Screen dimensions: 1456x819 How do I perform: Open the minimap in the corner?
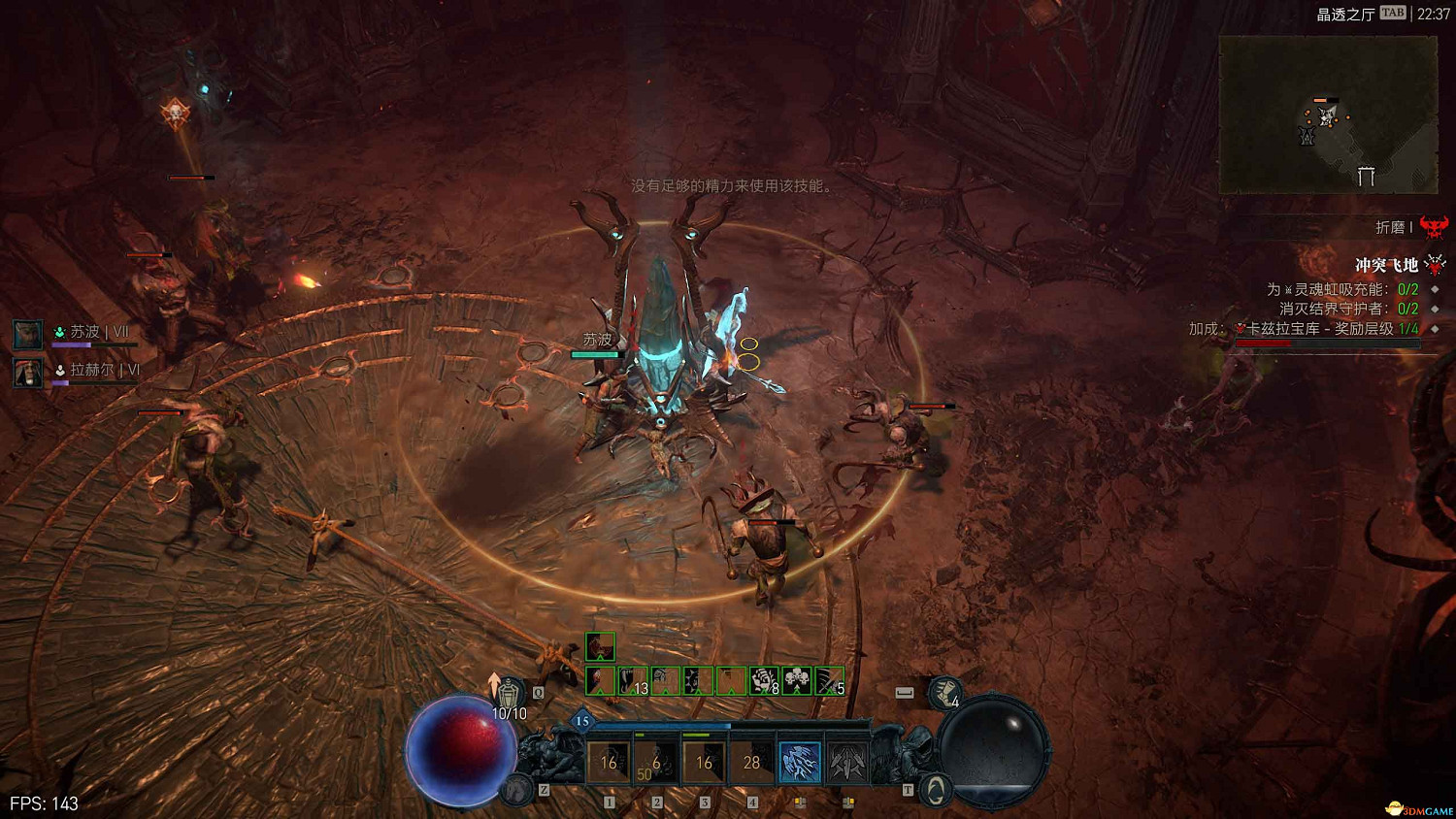1327,115
